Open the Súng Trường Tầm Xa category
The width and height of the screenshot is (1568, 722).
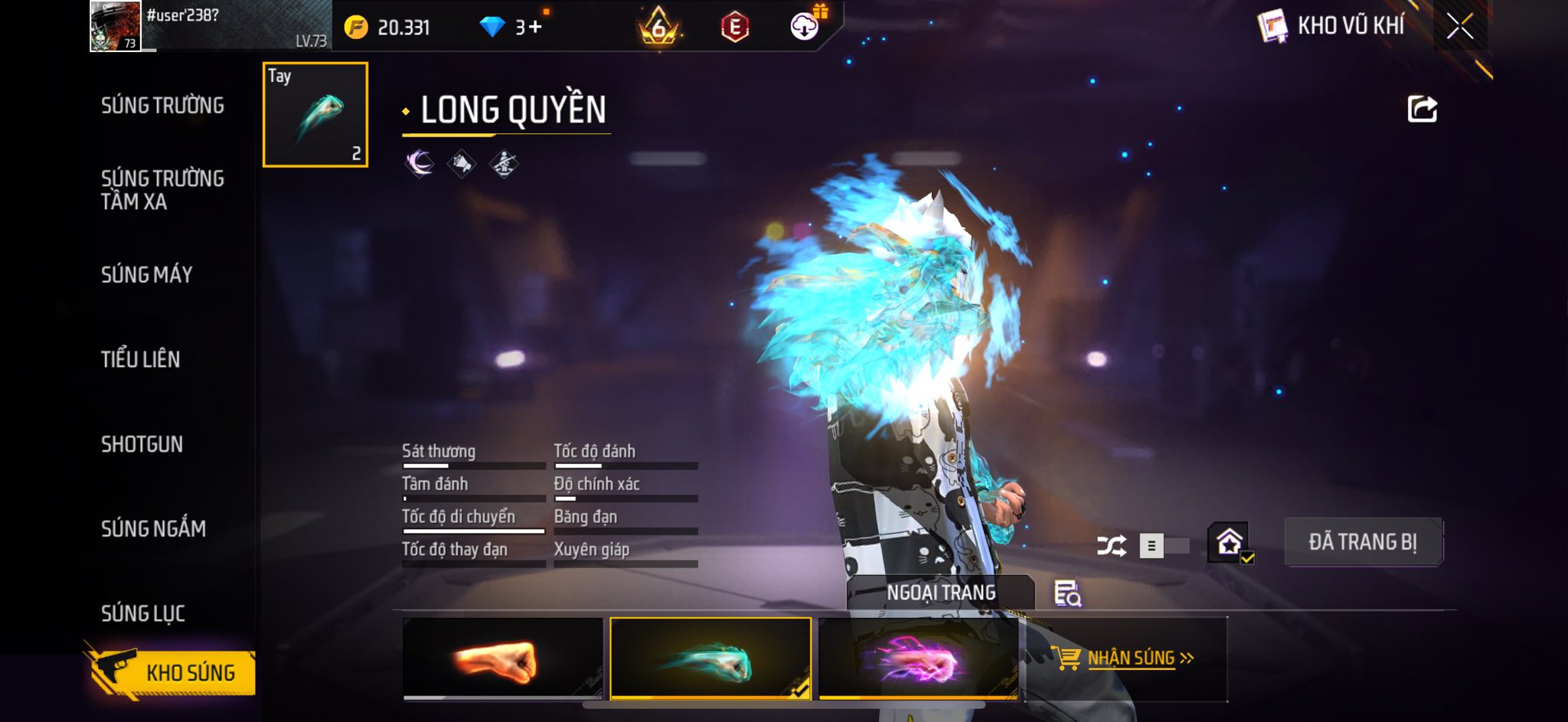pyautogui.click(x=162, y=190)
